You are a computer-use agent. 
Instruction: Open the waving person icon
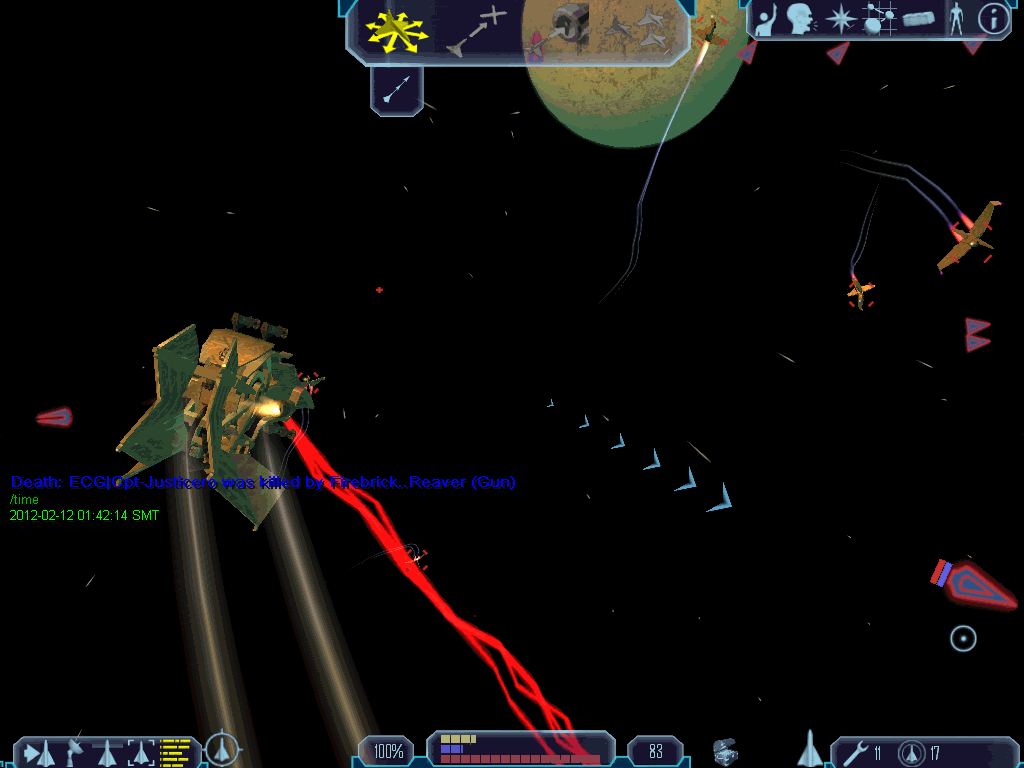pyautogui.click(x=767, y=20)
